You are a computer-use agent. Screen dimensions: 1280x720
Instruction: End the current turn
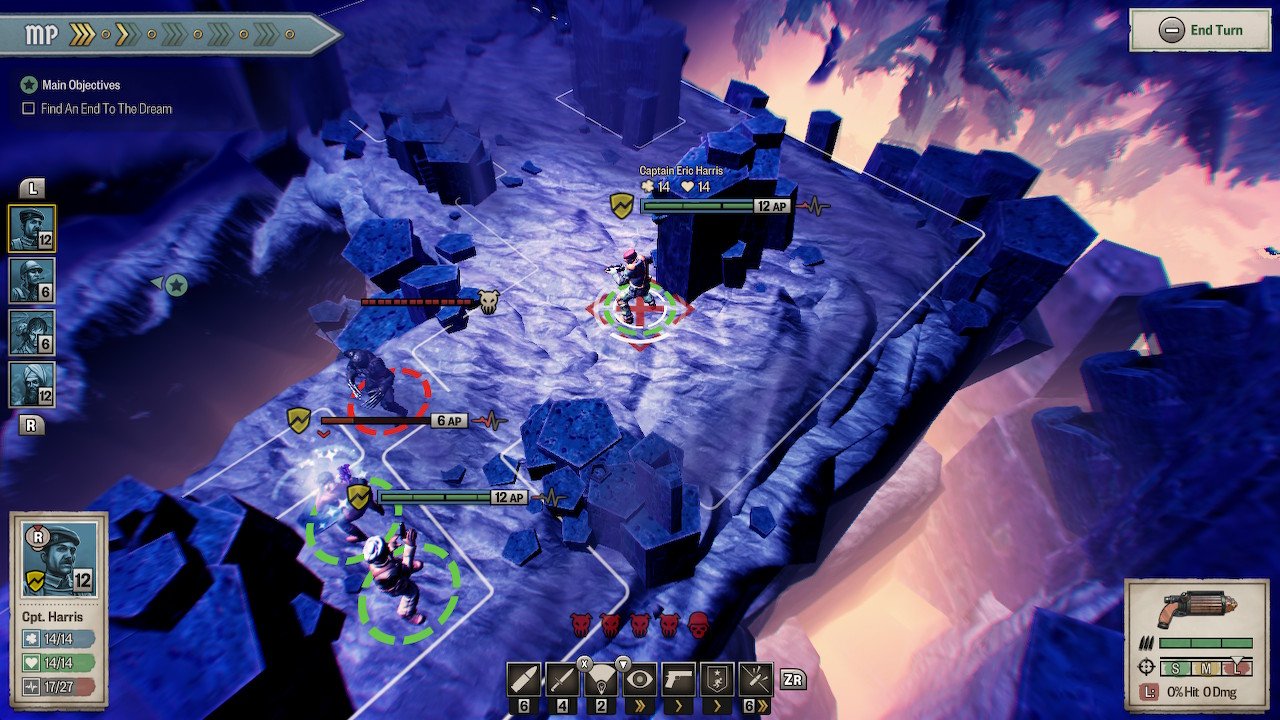(1201, 30)
